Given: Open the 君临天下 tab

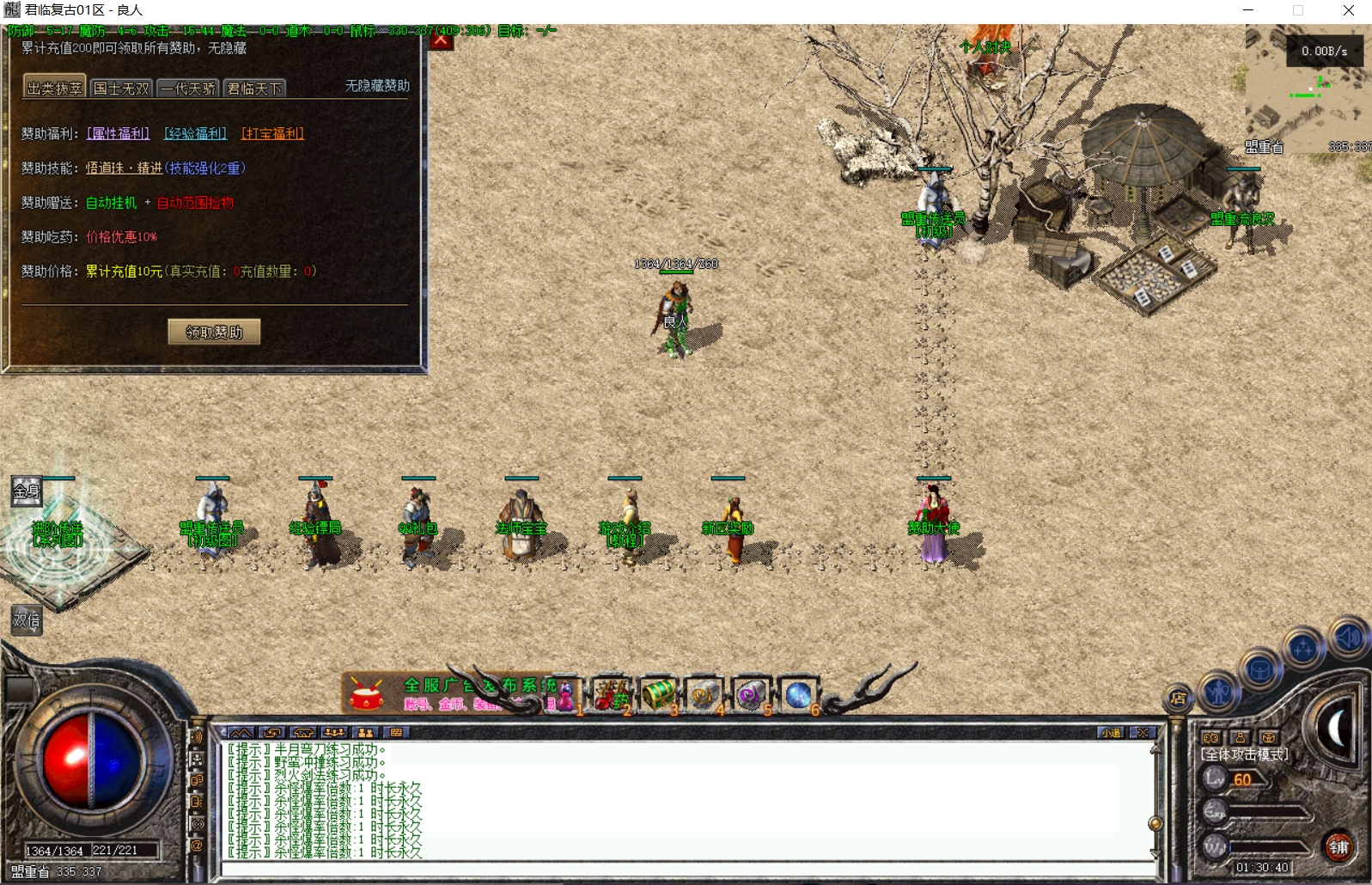Looking at the screenshot, I should [254, 88].
